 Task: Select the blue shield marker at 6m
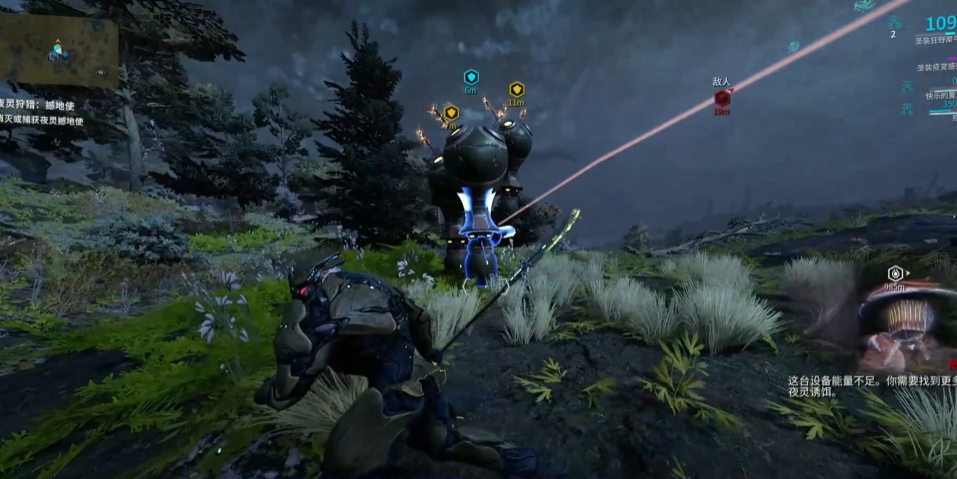(471, 77)
